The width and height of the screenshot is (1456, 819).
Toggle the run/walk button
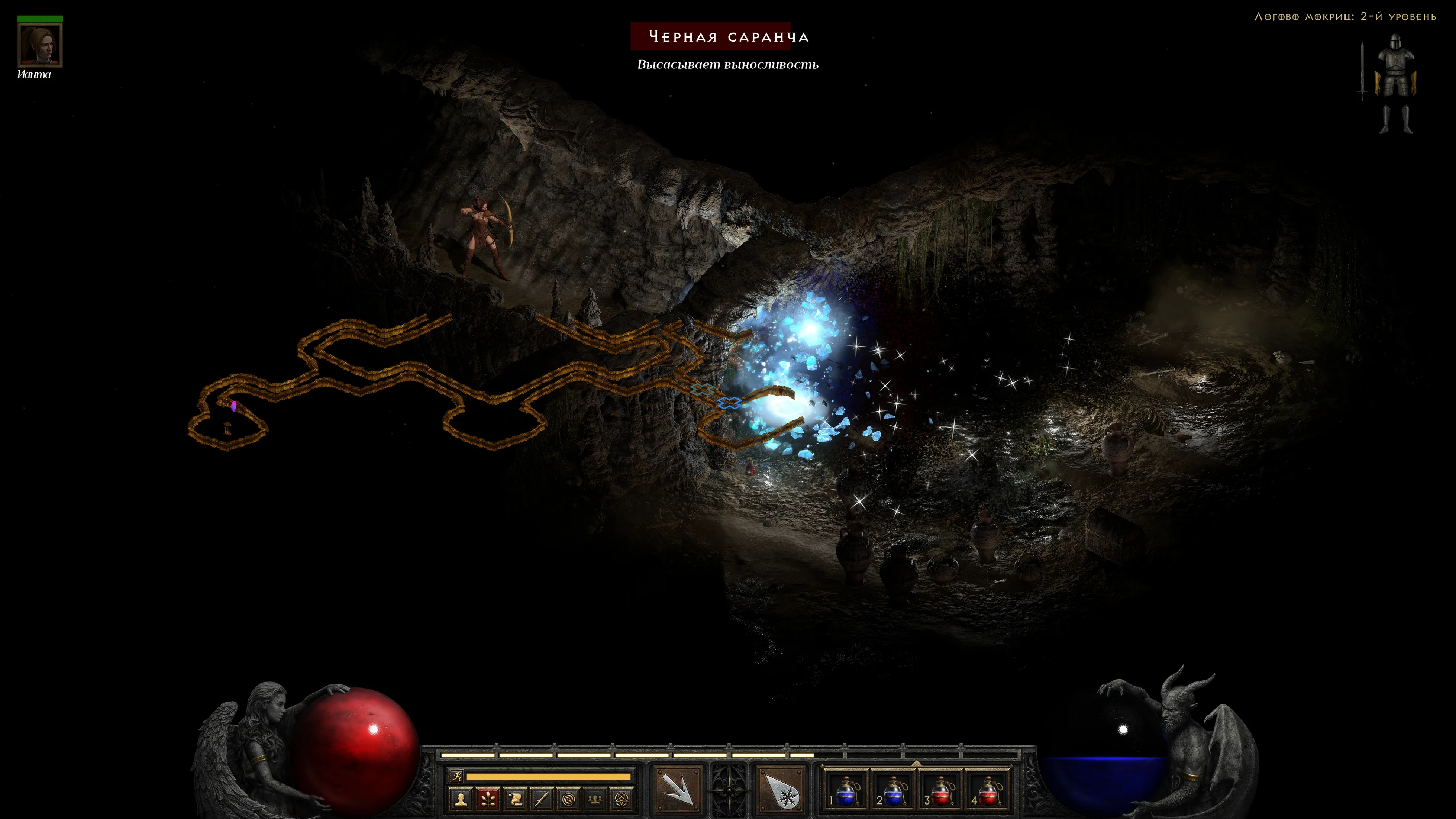pyautogui.click(x=457, y=776)
